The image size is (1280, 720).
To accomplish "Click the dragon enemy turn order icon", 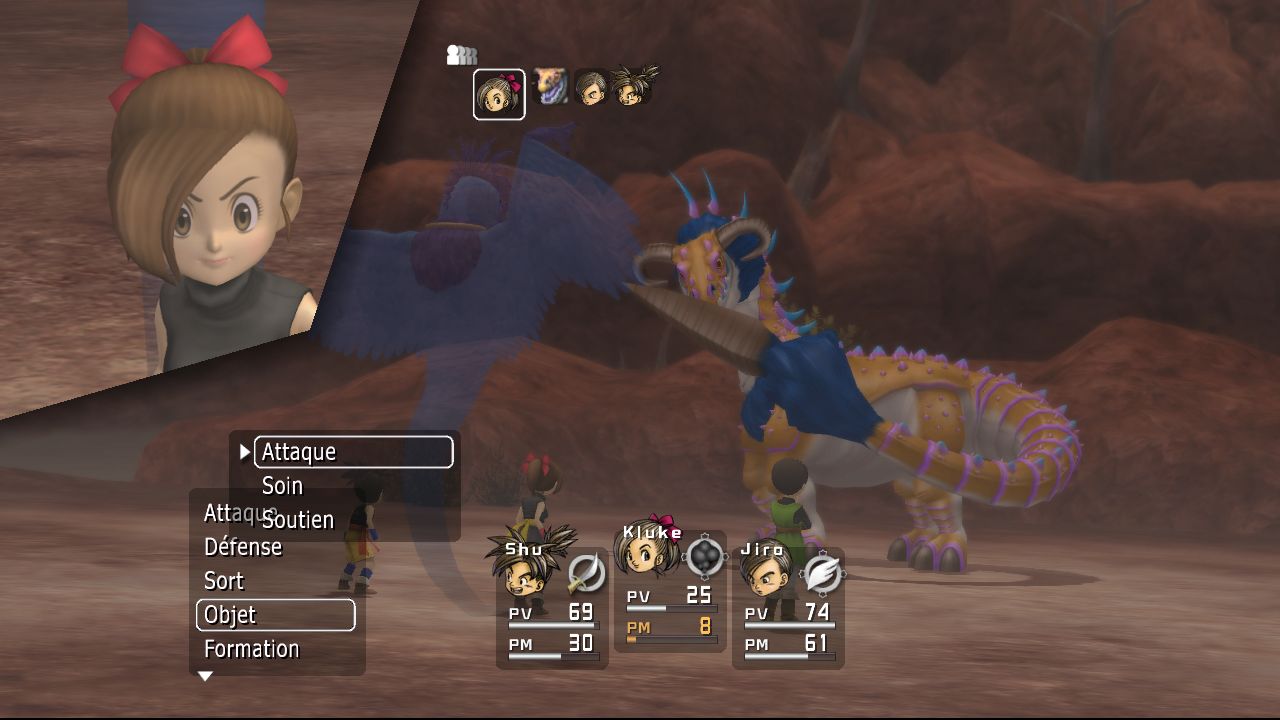I will (550, 87).
